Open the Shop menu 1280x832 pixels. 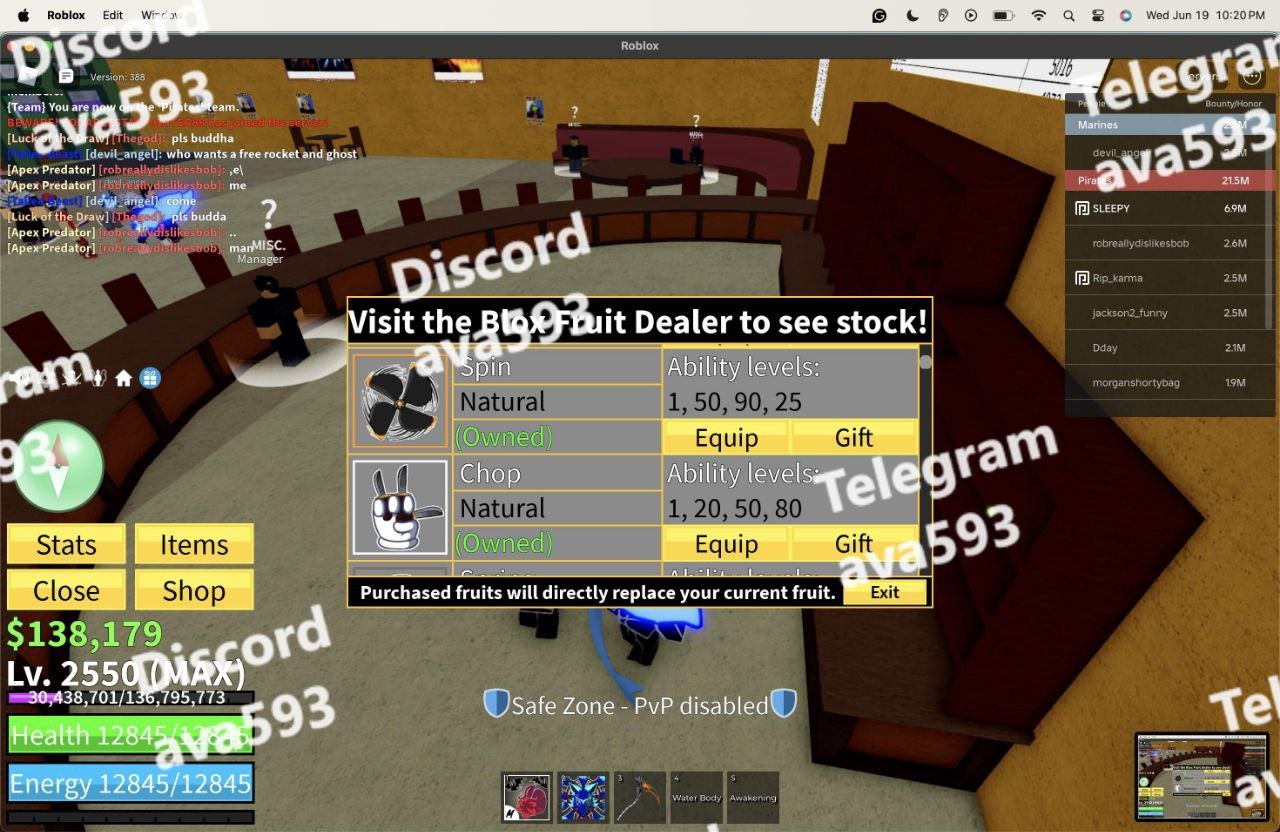(194, 590)
